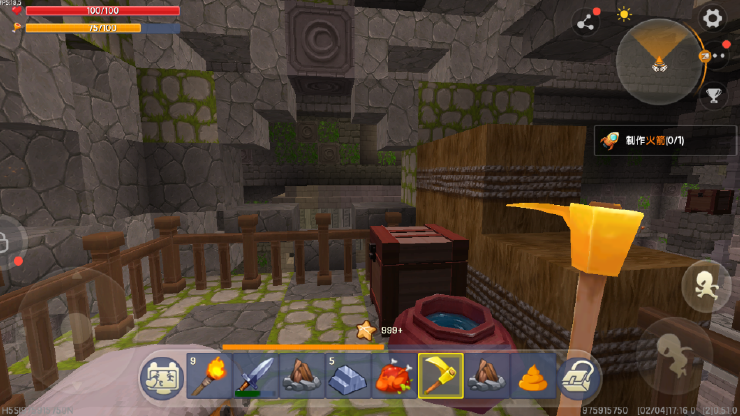Open the three-dots more options button
740x416 pixels.
click(713, 56)
